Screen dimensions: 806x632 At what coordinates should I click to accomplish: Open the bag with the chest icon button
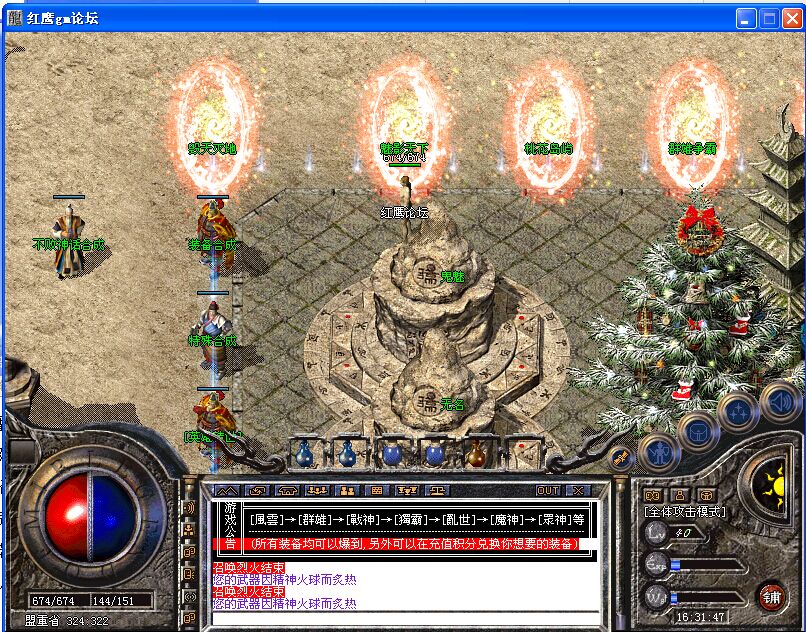698,431
